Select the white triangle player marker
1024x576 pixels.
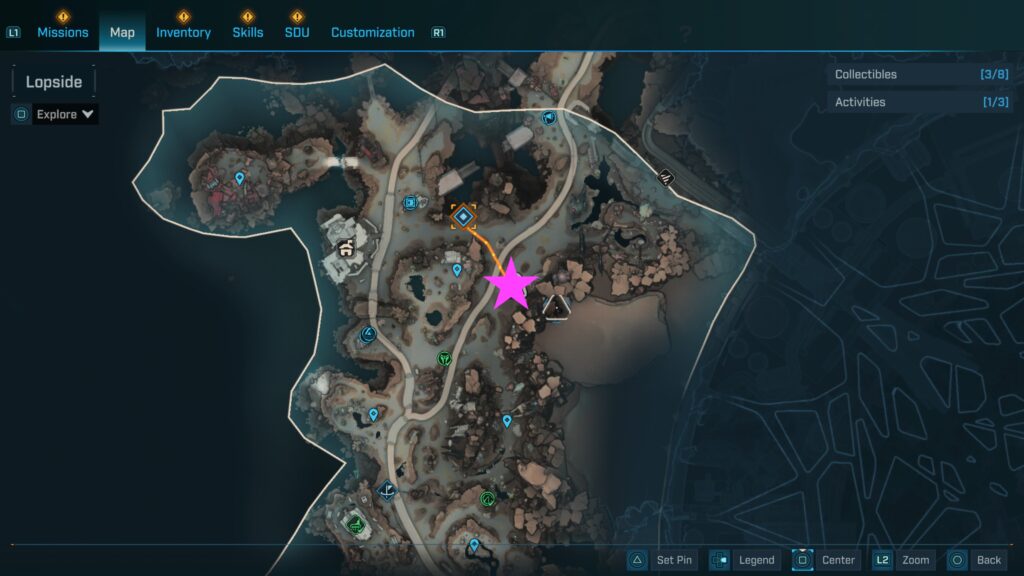click(x=556, y=306)
